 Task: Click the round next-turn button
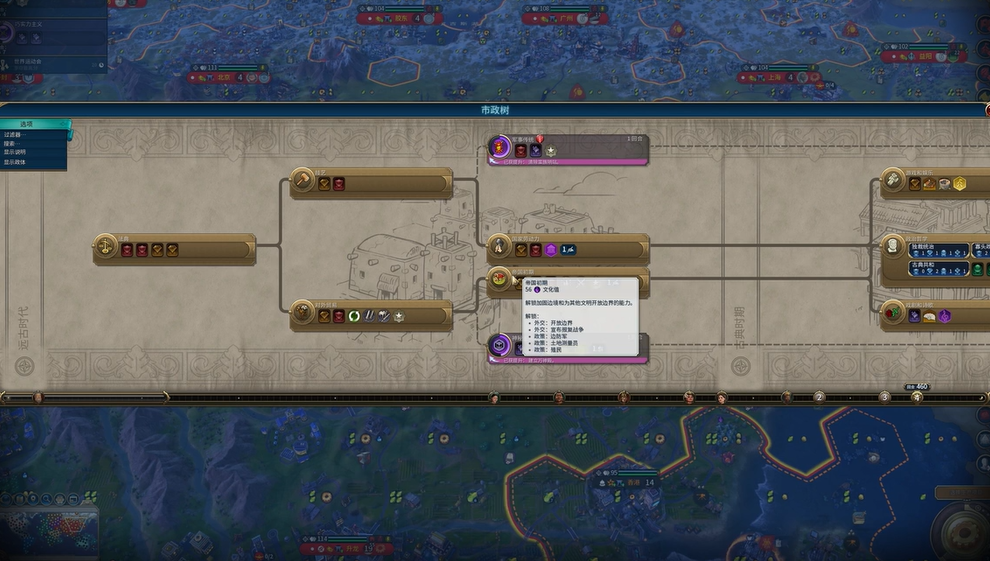tap(962, 528)
